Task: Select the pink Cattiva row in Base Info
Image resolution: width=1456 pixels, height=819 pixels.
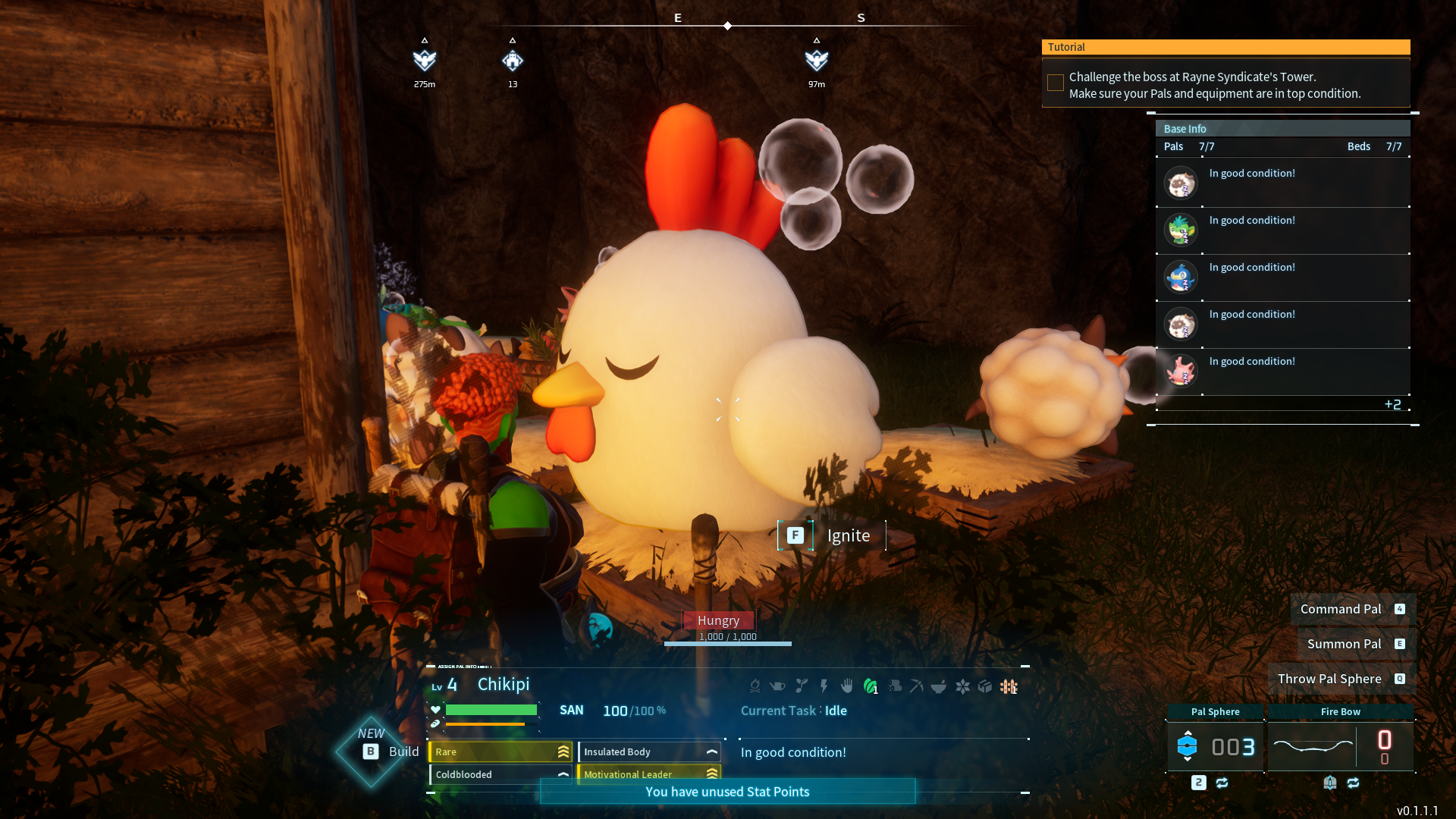Action: tap(1282, 371)
